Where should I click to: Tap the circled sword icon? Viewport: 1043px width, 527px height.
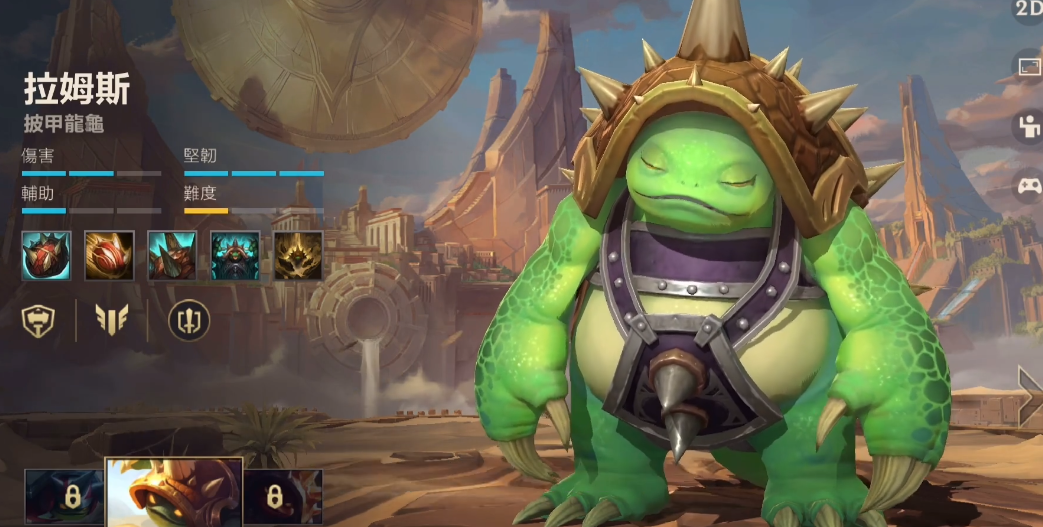click(188, 319)
